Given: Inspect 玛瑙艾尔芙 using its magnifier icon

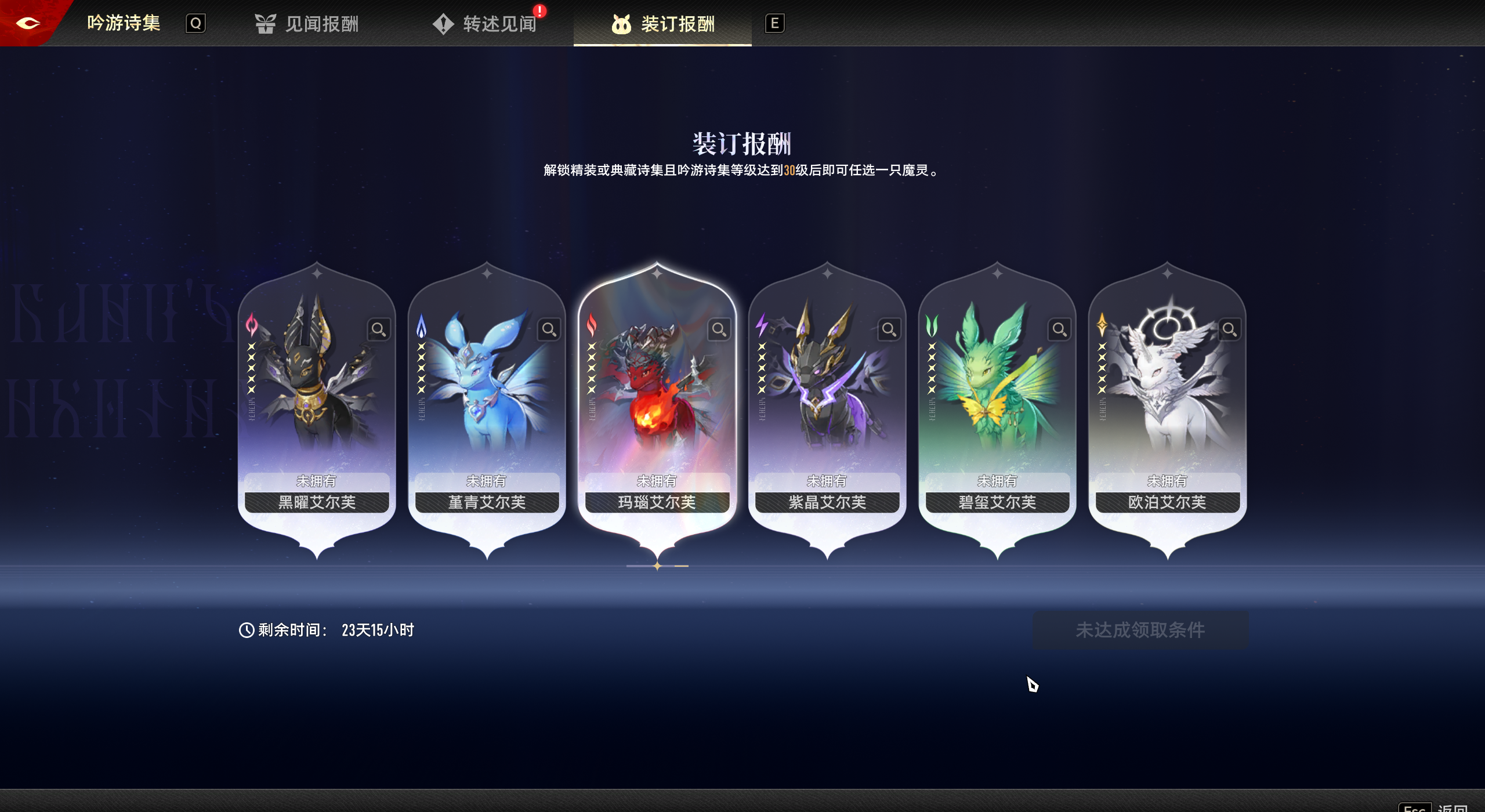Looking at the screenshot, I should coord(719,329).
